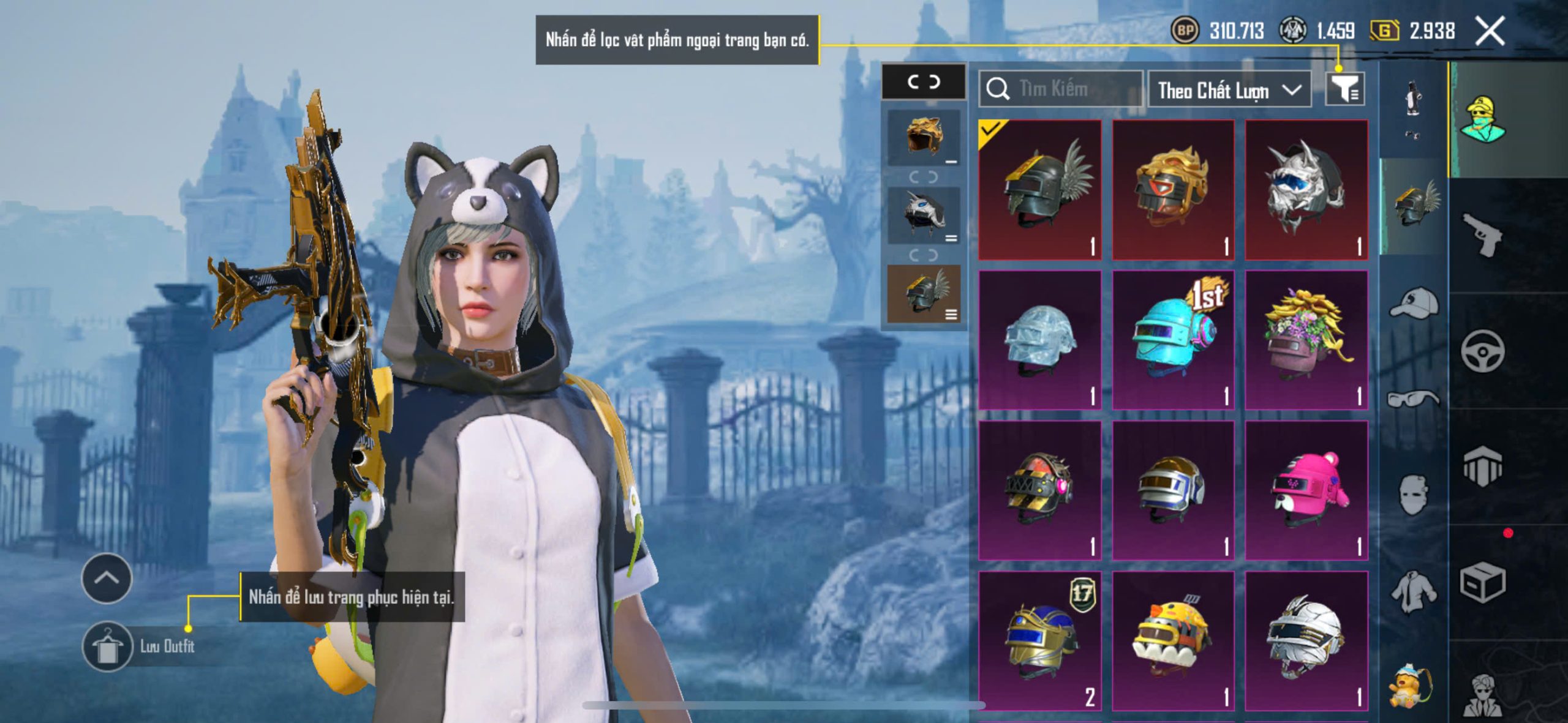Choose the blue-gold helmet with 17 badge
The width and height of the screenshot is (1568, 723).
[1040, 640]
